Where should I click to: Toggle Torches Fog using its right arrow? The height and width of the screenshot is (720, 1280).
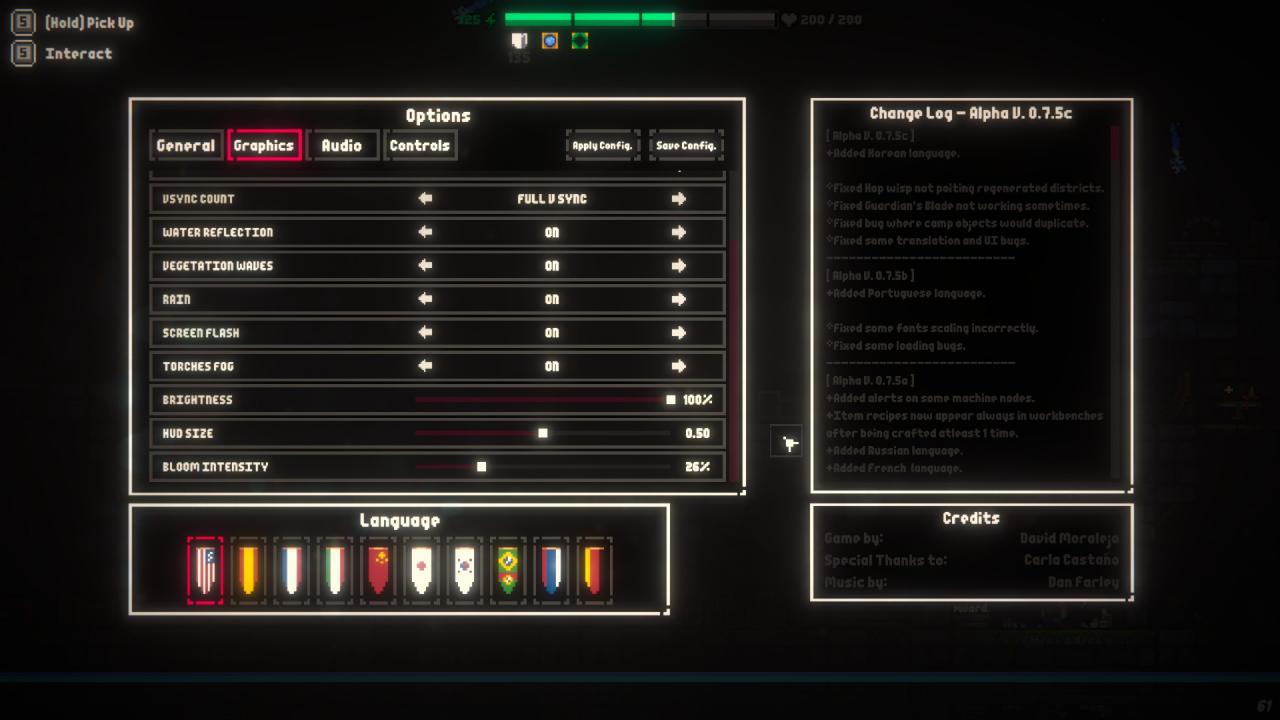[679, 366]
